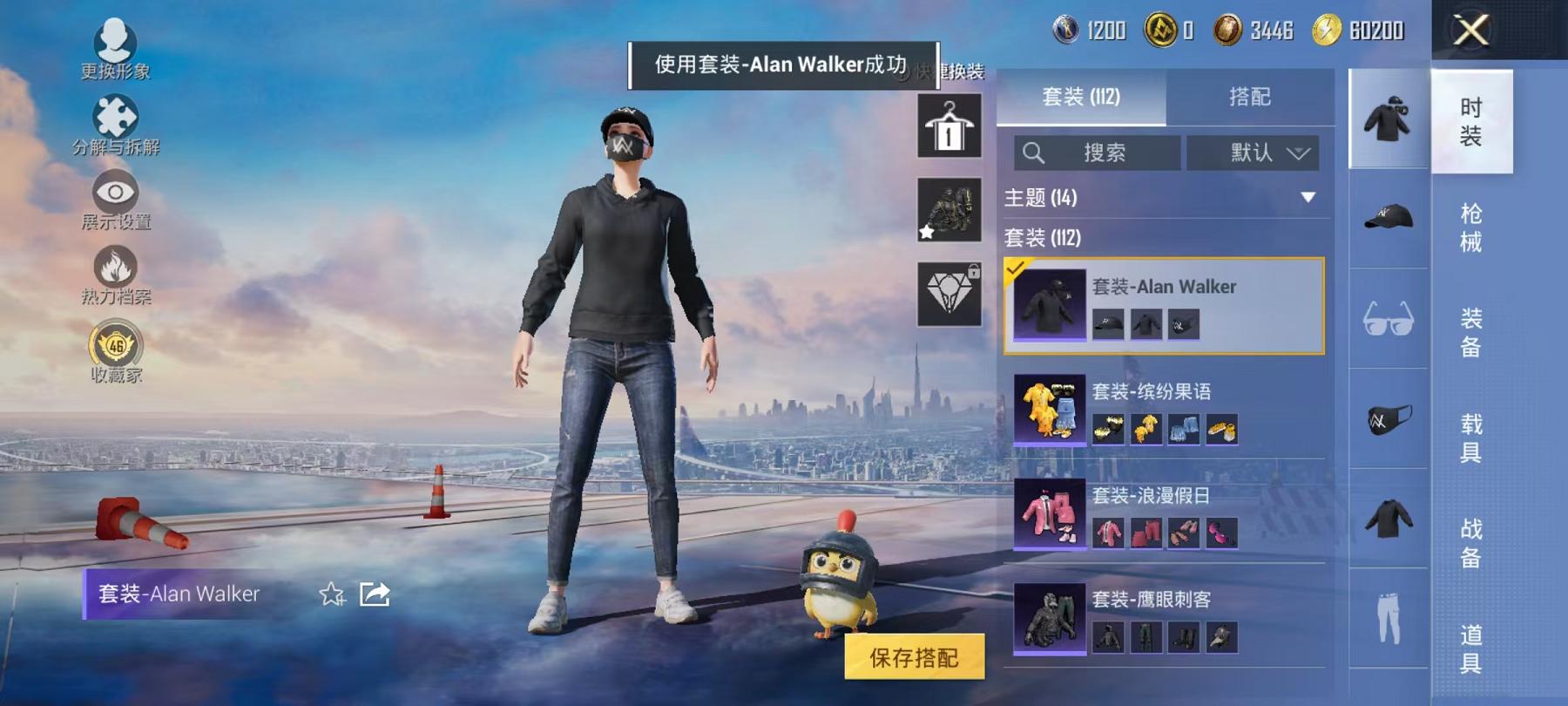The image size is (1568, 706).
Task: Open the 默认 sorting dropdown
Action: click(x=1254, y=153)
